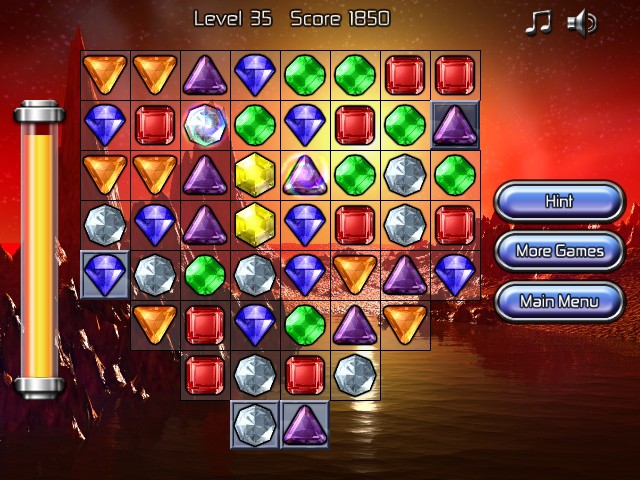Screen dimensions: 640x480
Task: Toggle the music note icon
Action: pos(538,22)
